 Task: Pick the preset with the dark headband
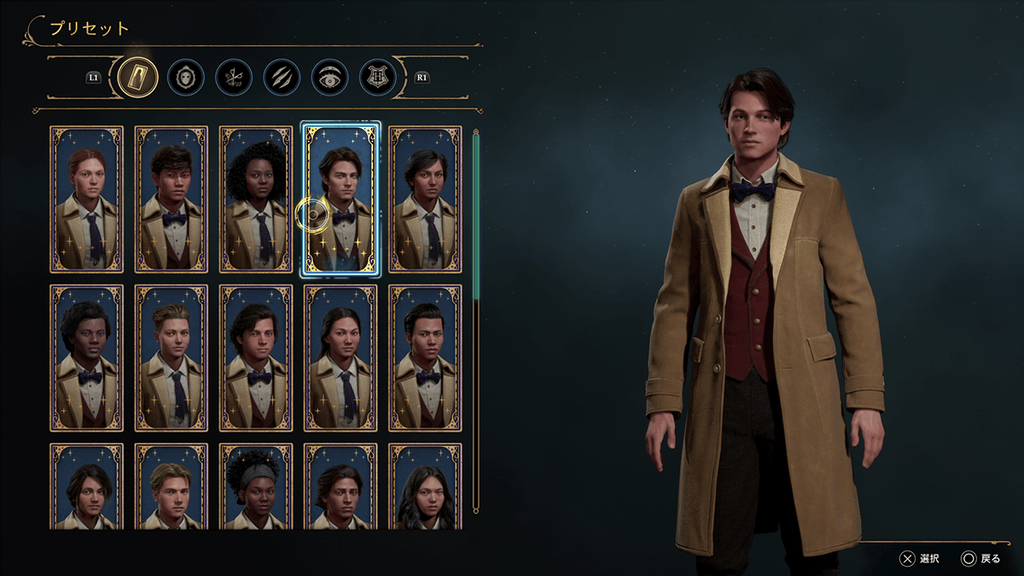(256, 487)
